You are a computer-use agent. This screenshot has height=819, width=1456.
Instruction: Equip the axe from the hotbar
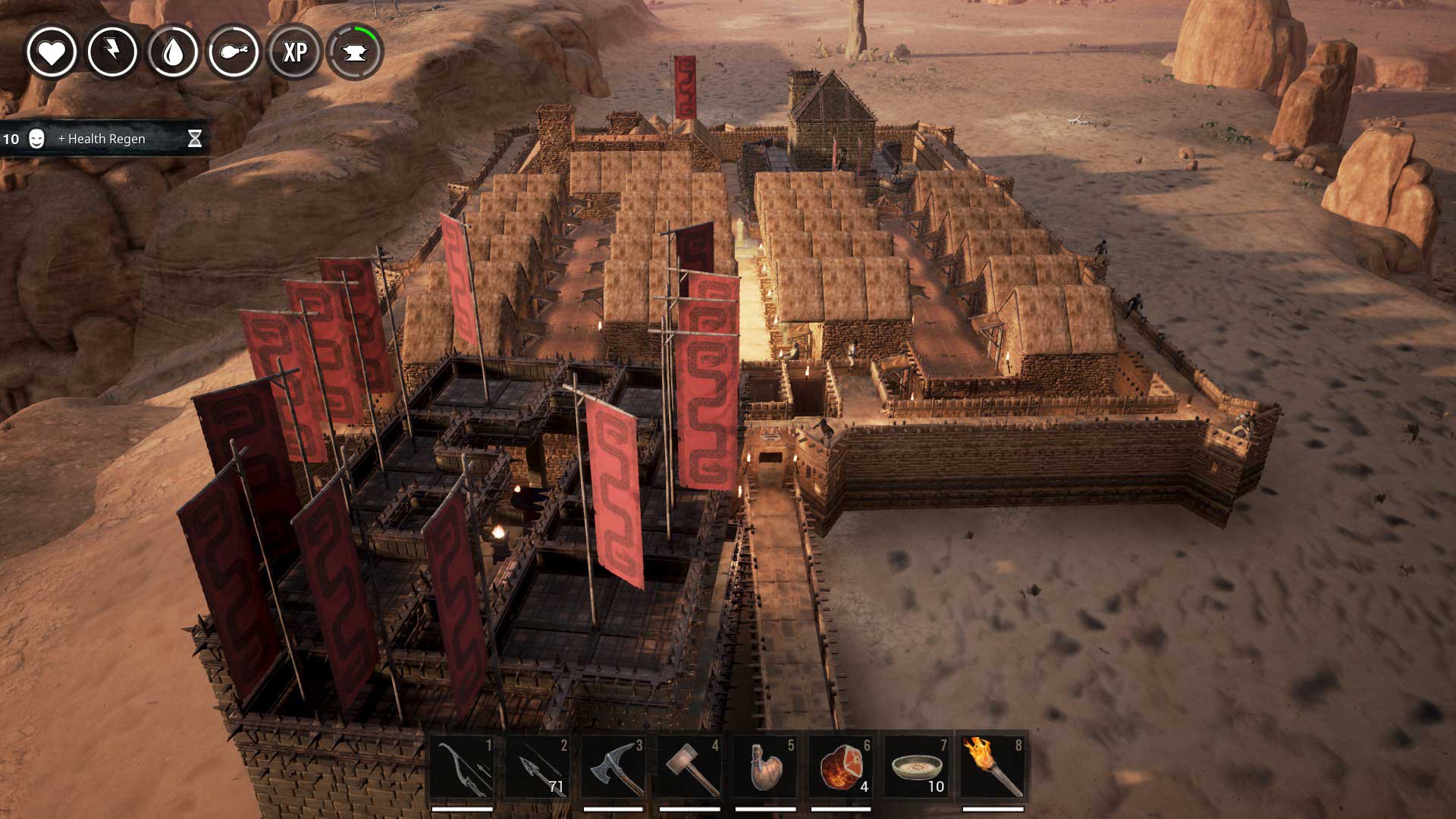[x=613, y=767]
